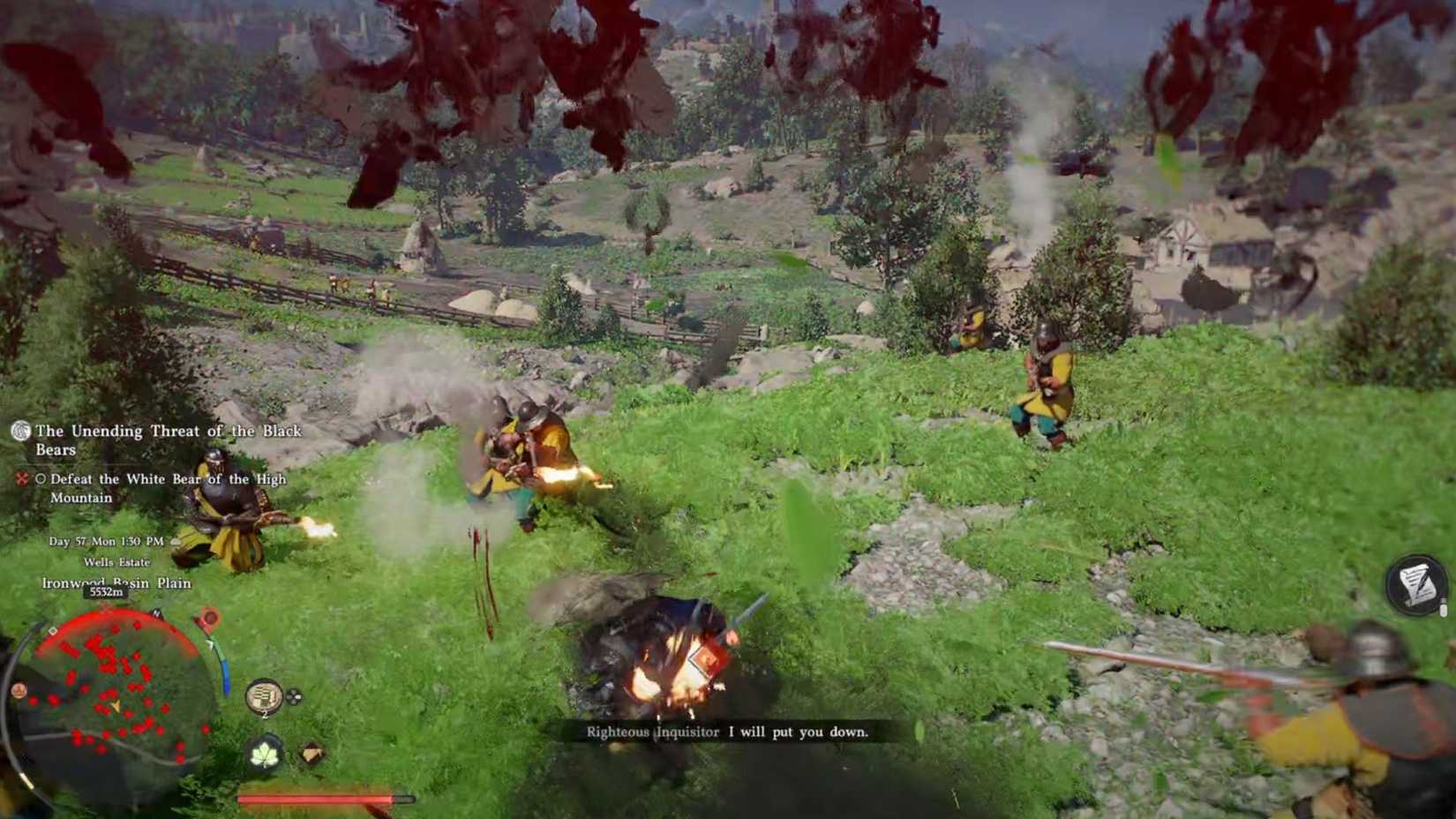Click the small orange badge left of the minimap

tap(18, 690)
